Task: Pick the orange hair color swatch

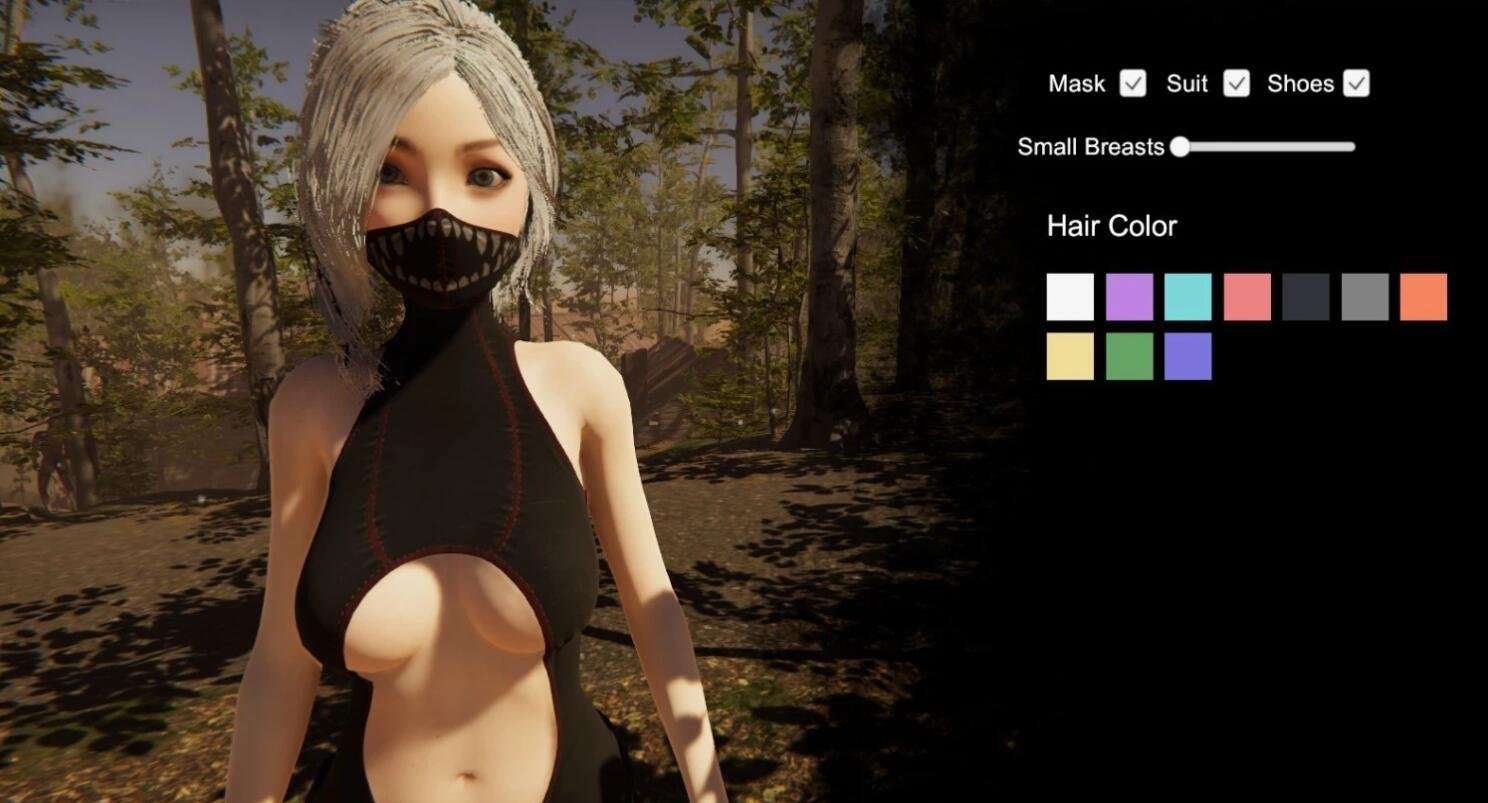Action: point(1423,296)
